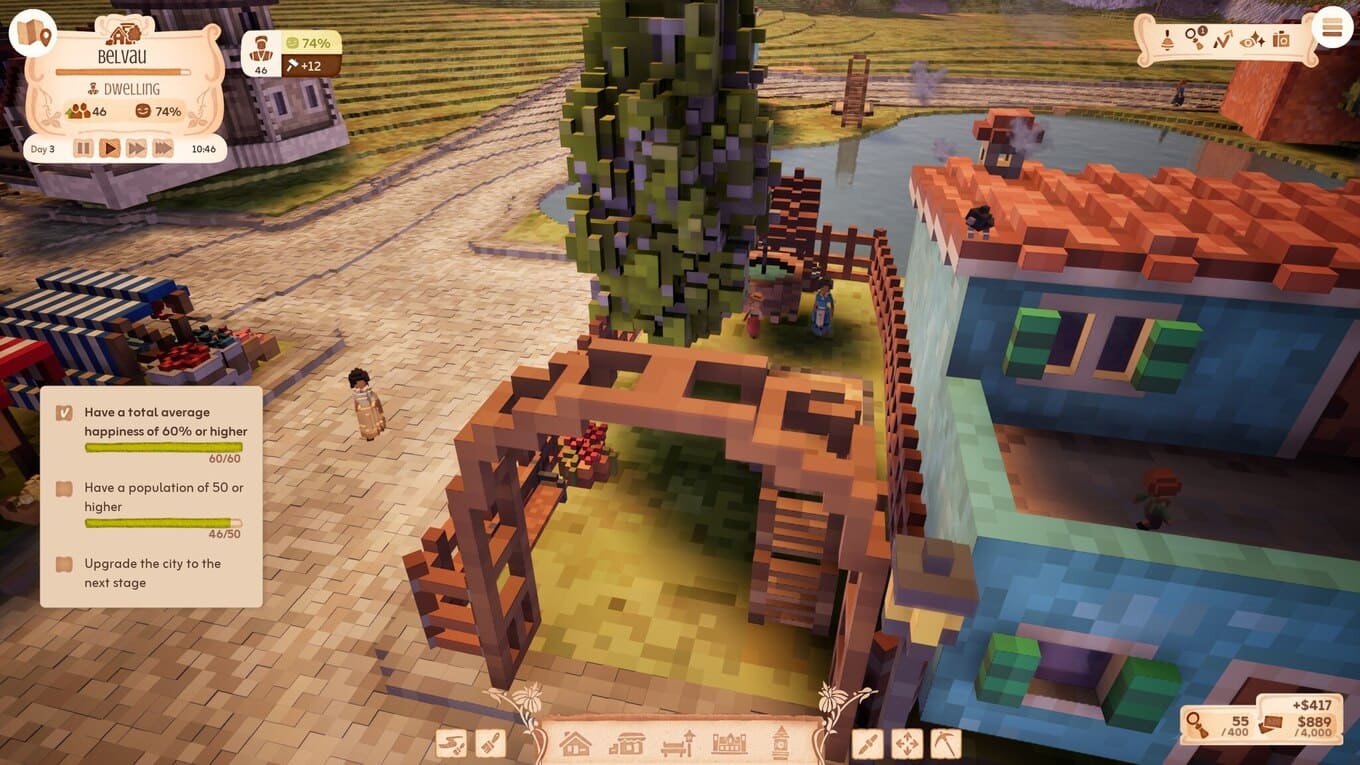The height and width of the screenshot is (765, 1360).
Task: Open the Belvau city info panel
Action: tap(122, 57)
